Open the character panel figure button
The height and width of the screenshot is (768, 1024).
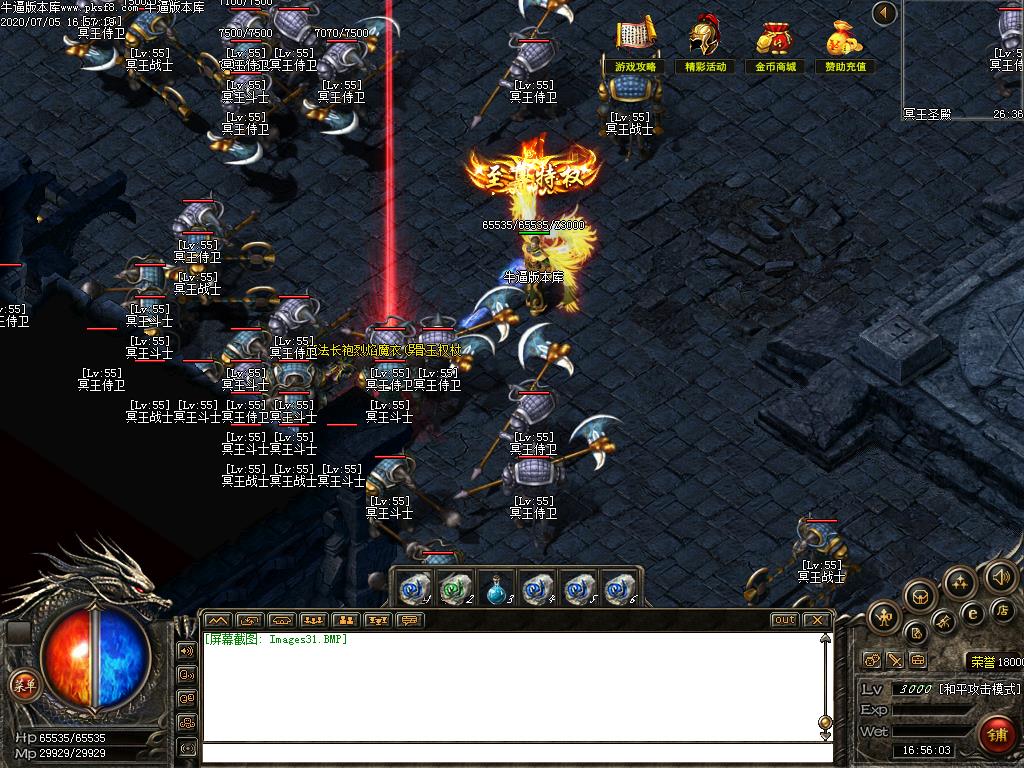(885, 616)
